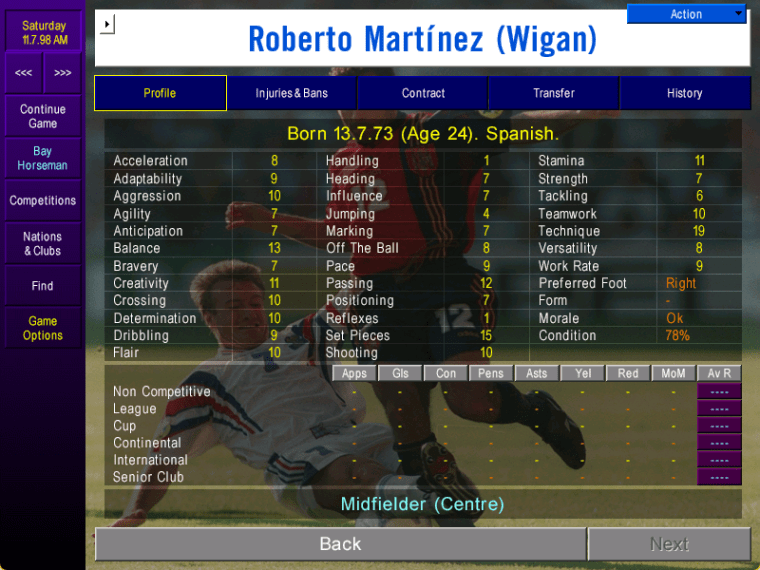The image size is (760, 570).
Task: Click the Saturday date display panel
Action: click(43, 33)
